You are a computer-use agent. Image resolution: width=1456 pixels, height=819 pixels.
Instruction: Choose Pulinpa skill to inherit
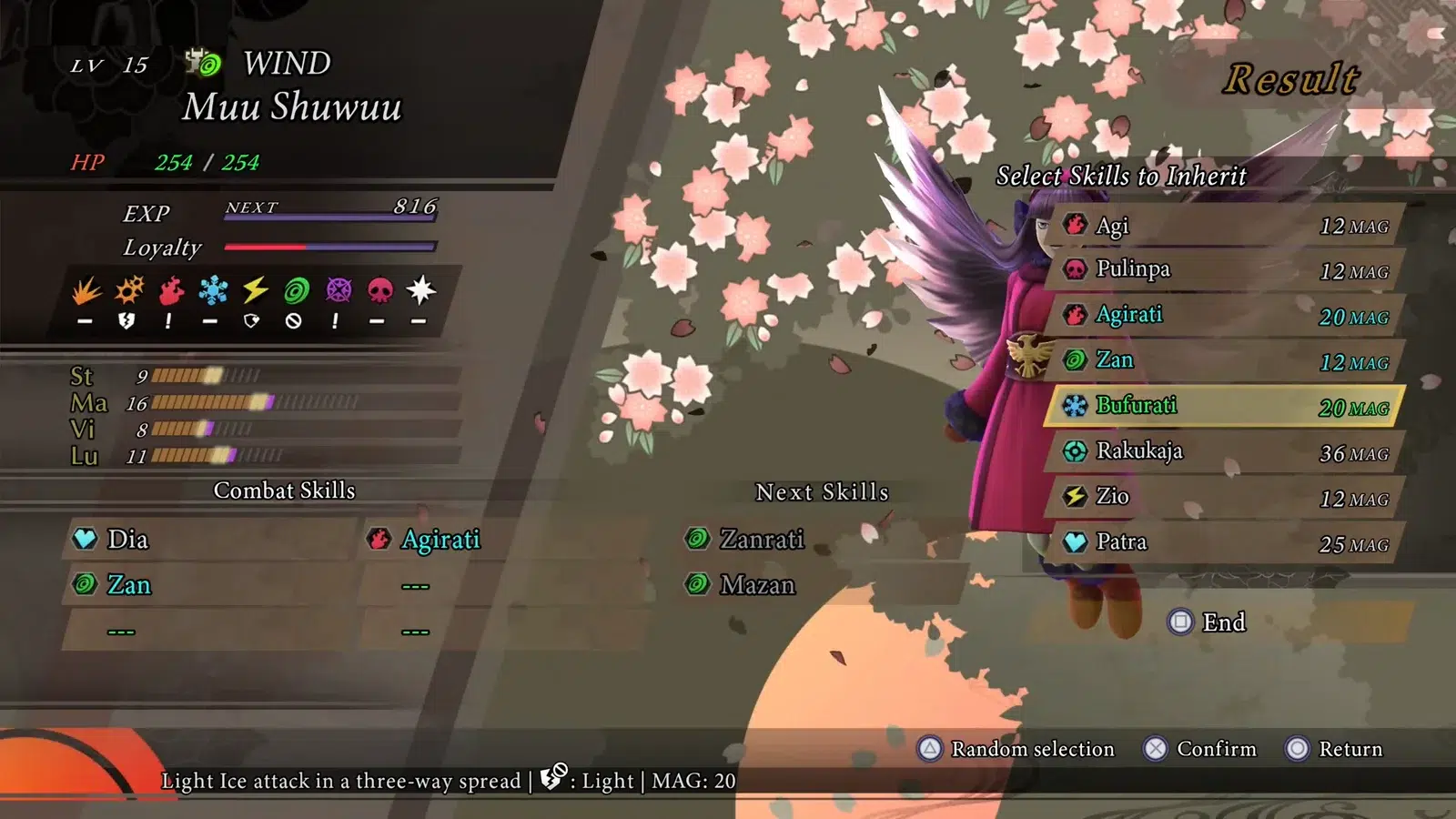[1224, 270]
